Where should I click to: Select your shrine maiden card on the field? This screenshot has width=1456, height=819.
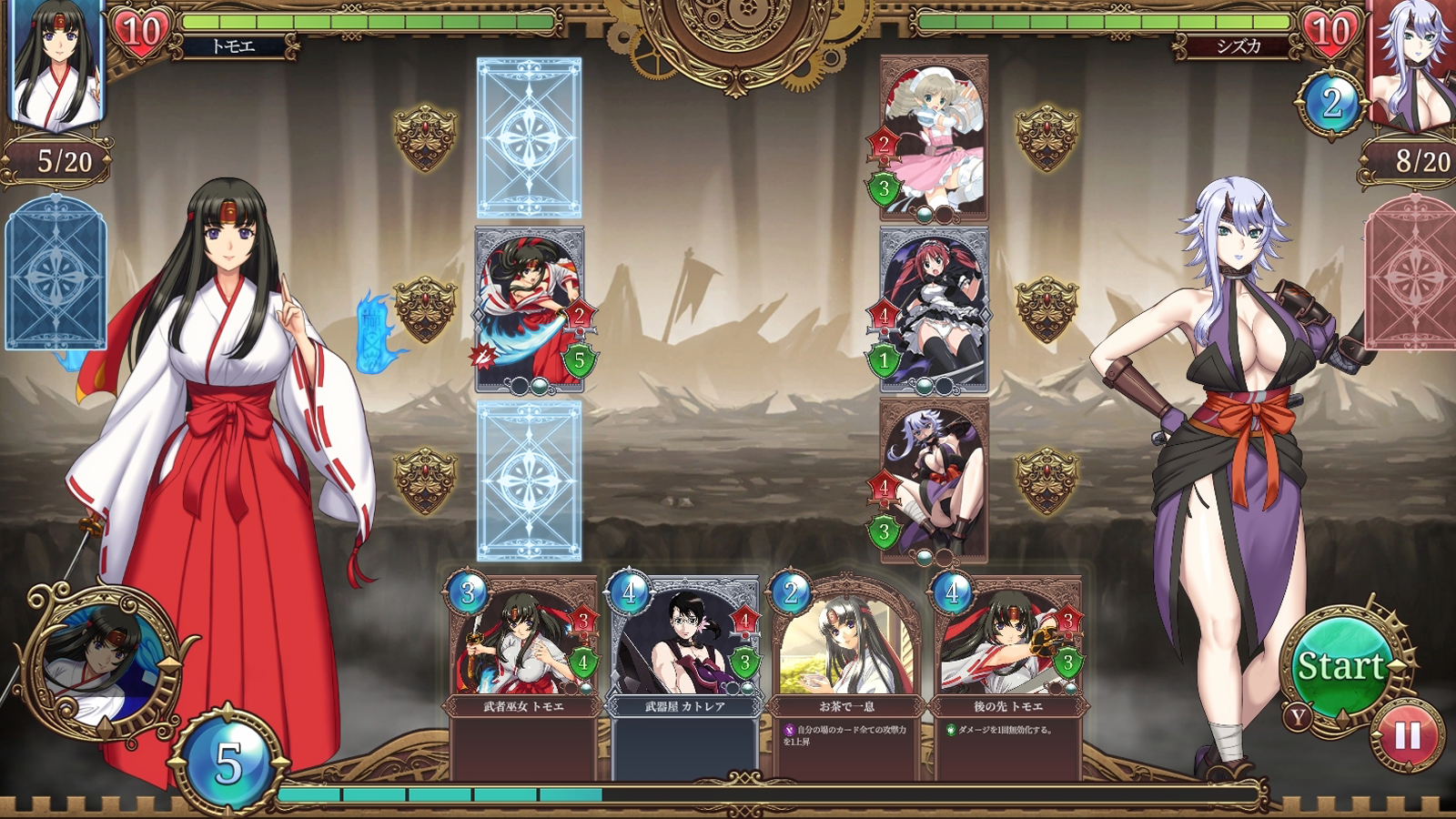[x=530, y=310]
